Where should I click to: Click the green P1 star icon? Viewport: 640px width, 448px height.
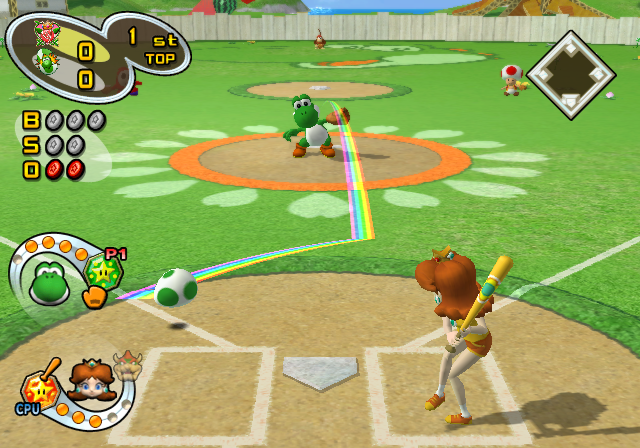[103, 271]
